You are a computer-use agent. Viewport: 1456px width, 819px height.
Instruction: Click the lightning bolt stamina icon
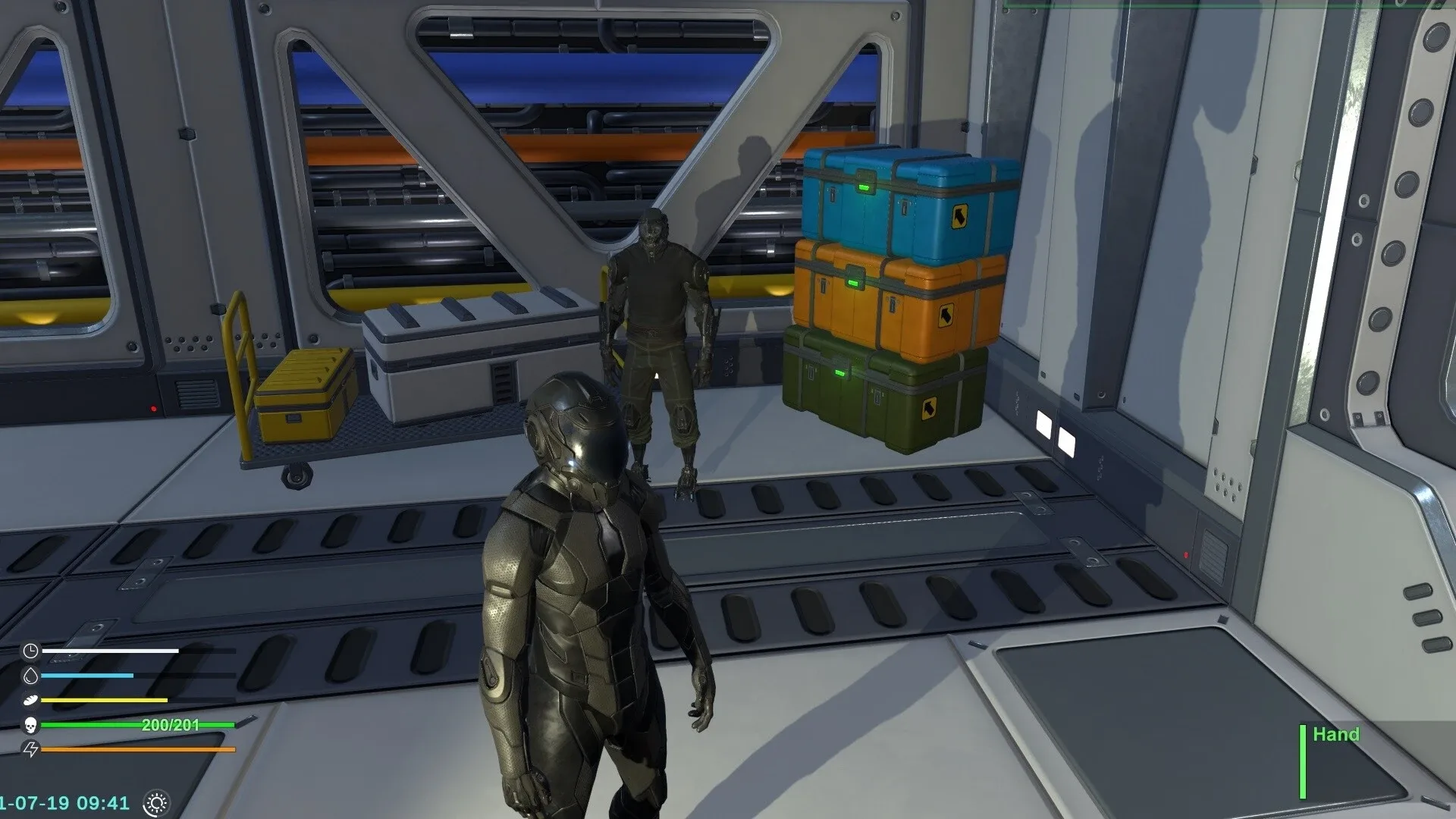(x=31, y=749)
